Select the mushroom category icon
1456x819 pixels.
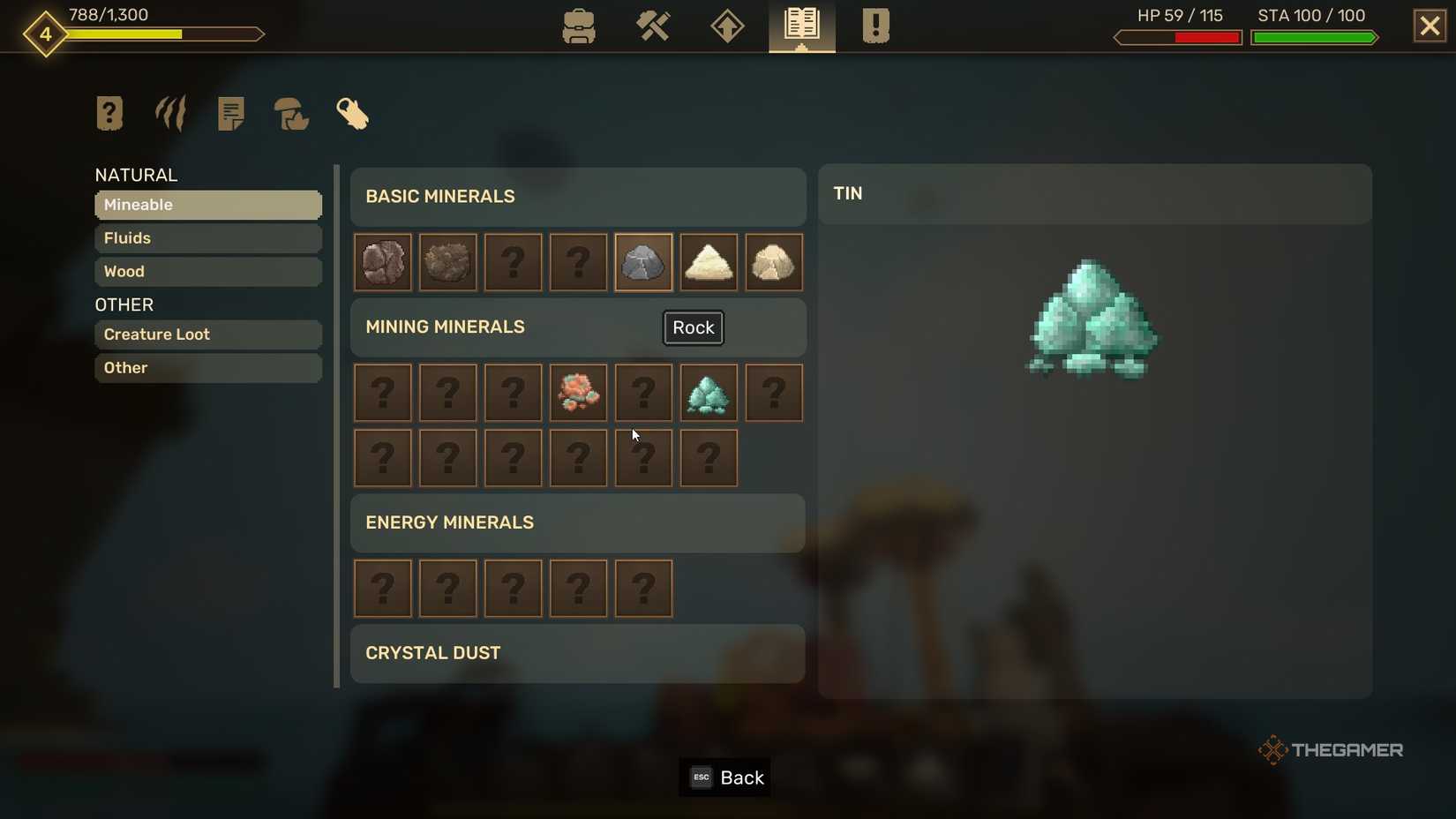291,113
